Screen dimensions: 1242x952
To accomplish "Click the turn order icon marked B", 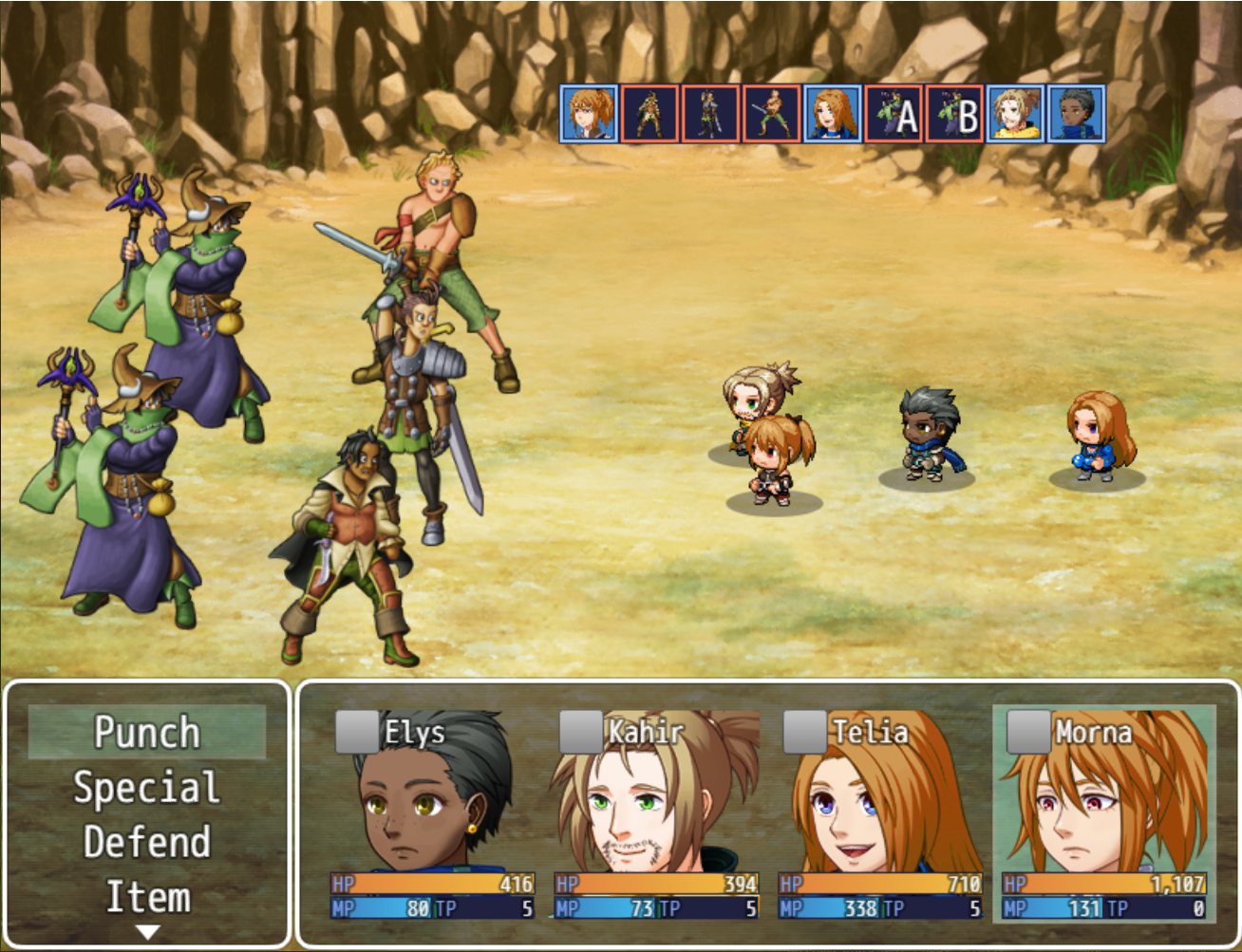I will (954, 114).
